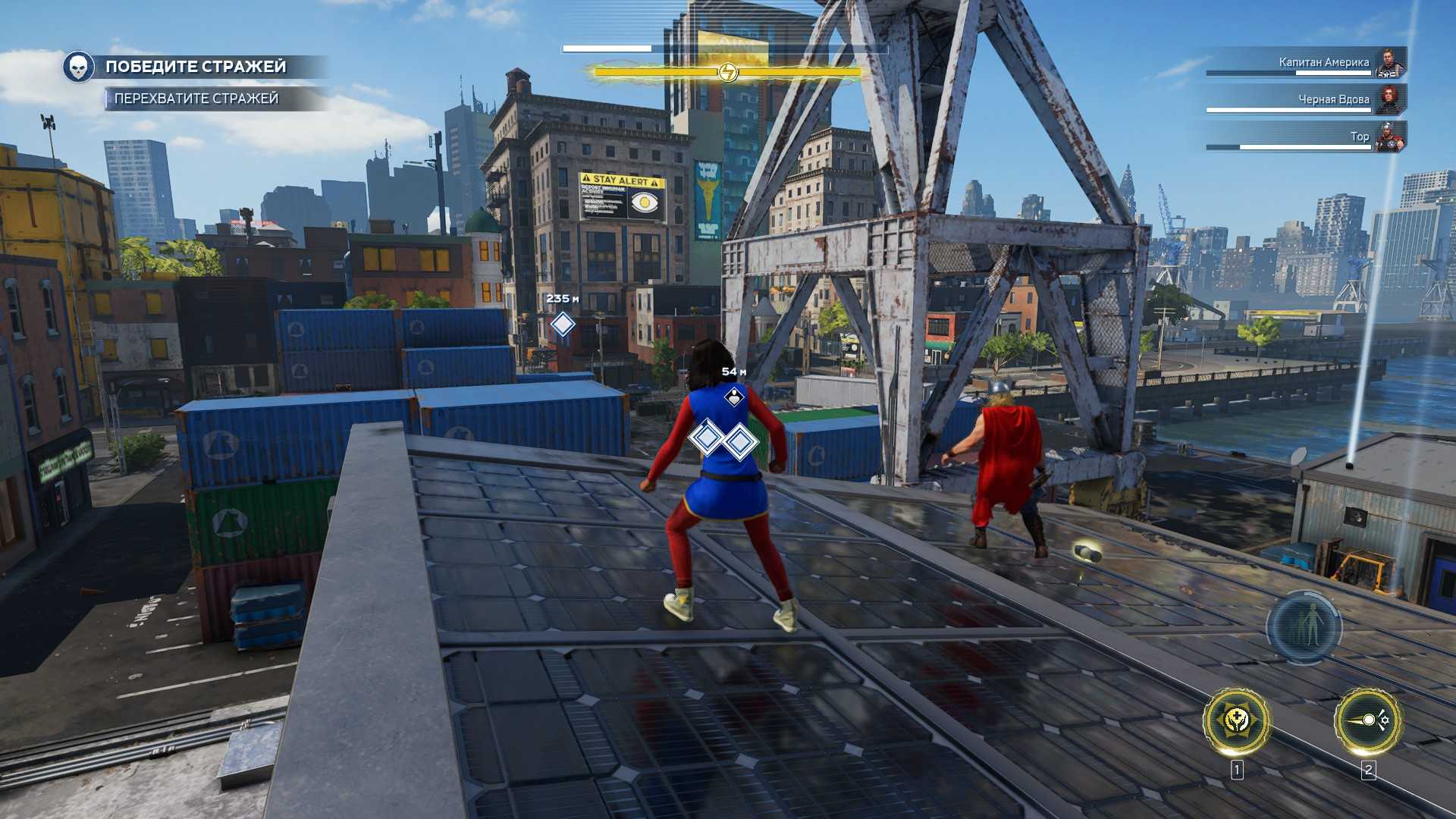This screenshot has height=819, width=1456.
Task: Click the lightning bolt emblem on yellow meter
Action: pyautogui.click(x=727, y=72)
